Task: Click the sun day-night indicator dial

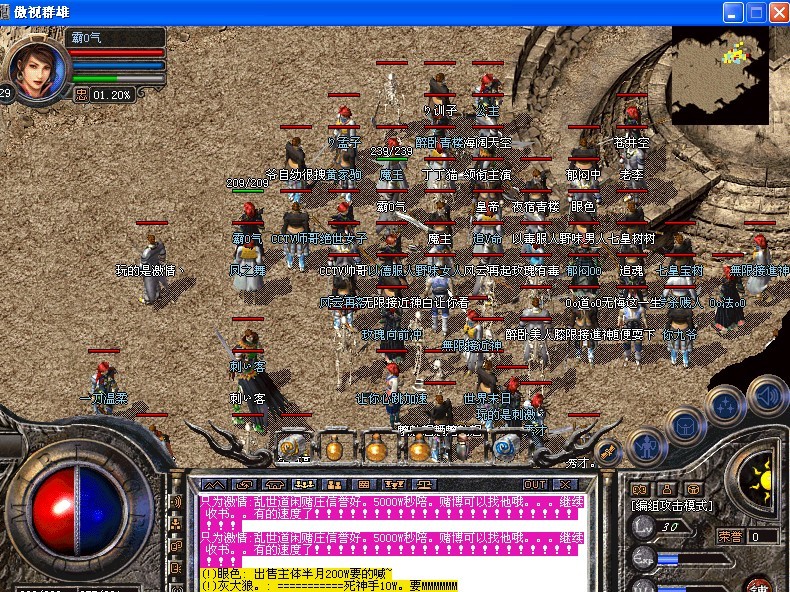Action: tap(762, 483)
